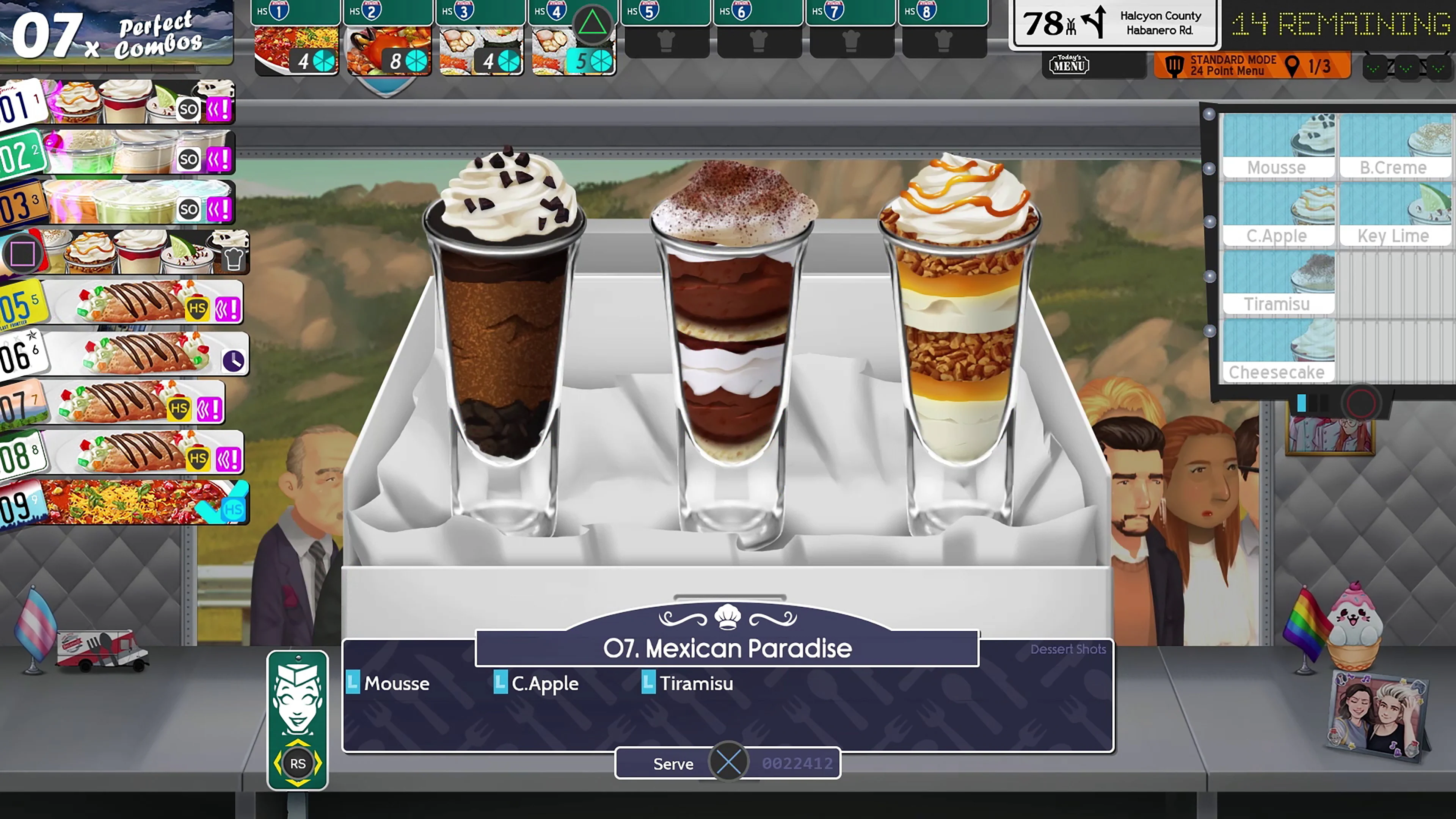Toggle the SO badge on order 01
The width and height of the screenshot is (1456, 819).
(x=188, y=108)
